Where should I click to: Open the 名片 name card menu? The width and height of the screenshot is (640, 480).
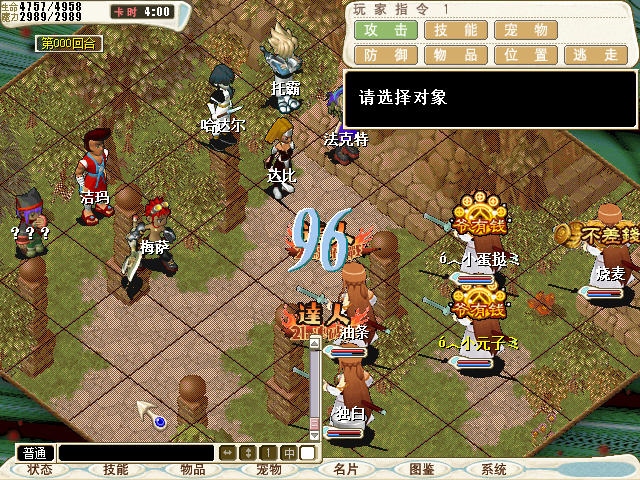pos(346,469)
